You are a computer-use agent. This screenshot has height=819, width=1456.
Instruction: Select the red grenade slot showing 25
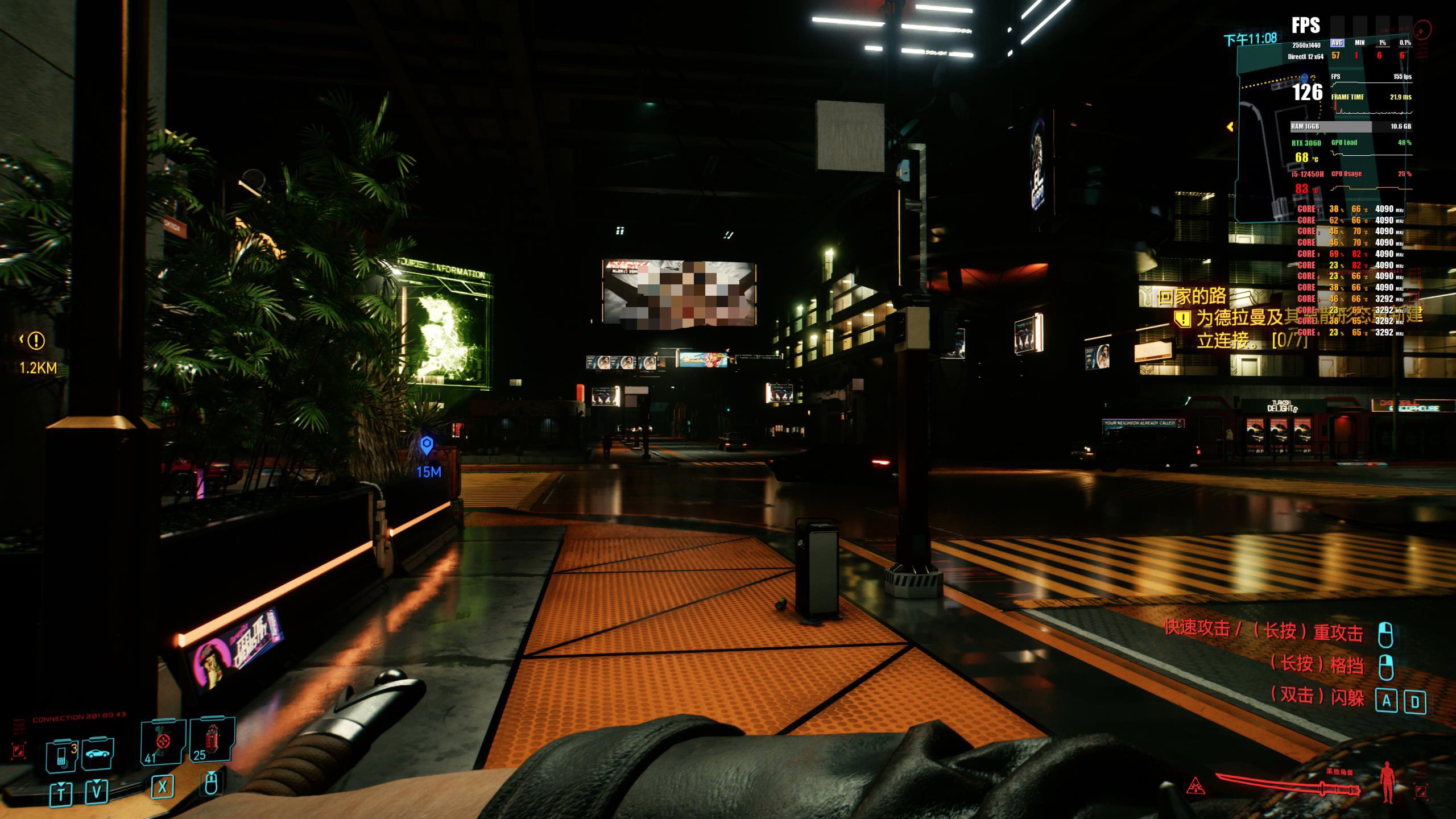212,740
